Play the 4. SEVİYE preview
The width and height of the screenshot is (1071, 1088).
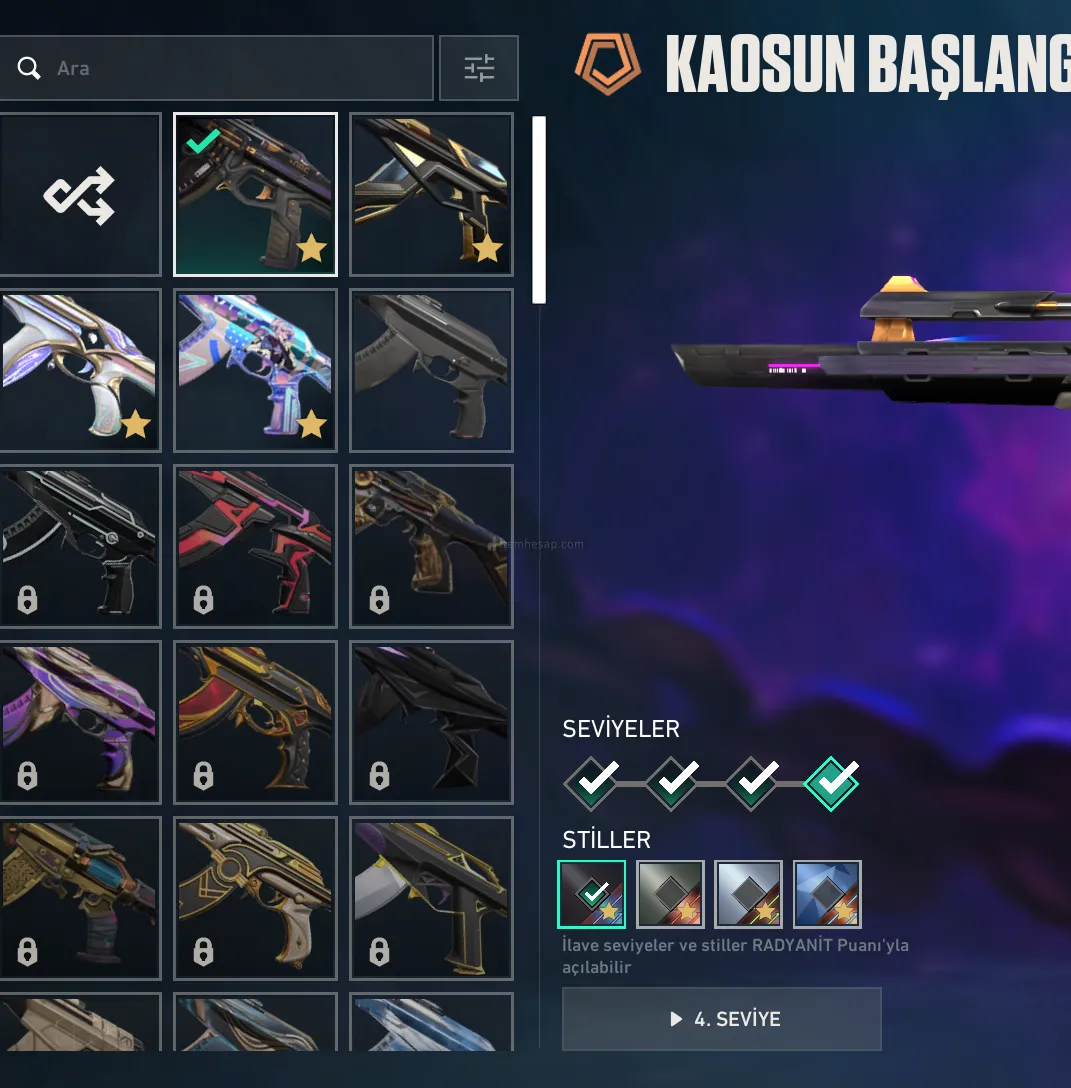click(x=722, y=1019)
